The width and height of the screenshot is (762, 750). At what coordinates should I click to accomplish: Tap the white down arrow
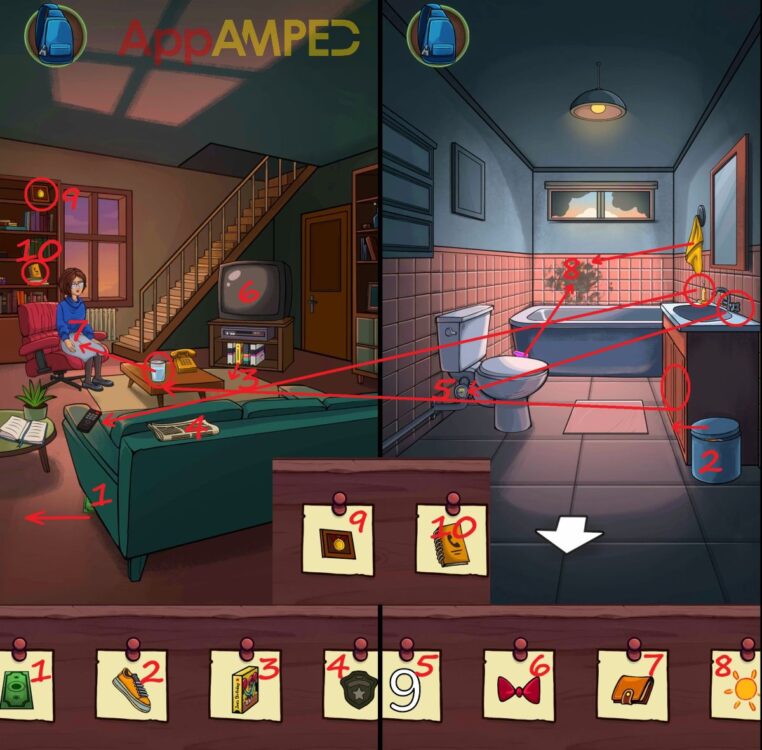(x=568, y=538)
